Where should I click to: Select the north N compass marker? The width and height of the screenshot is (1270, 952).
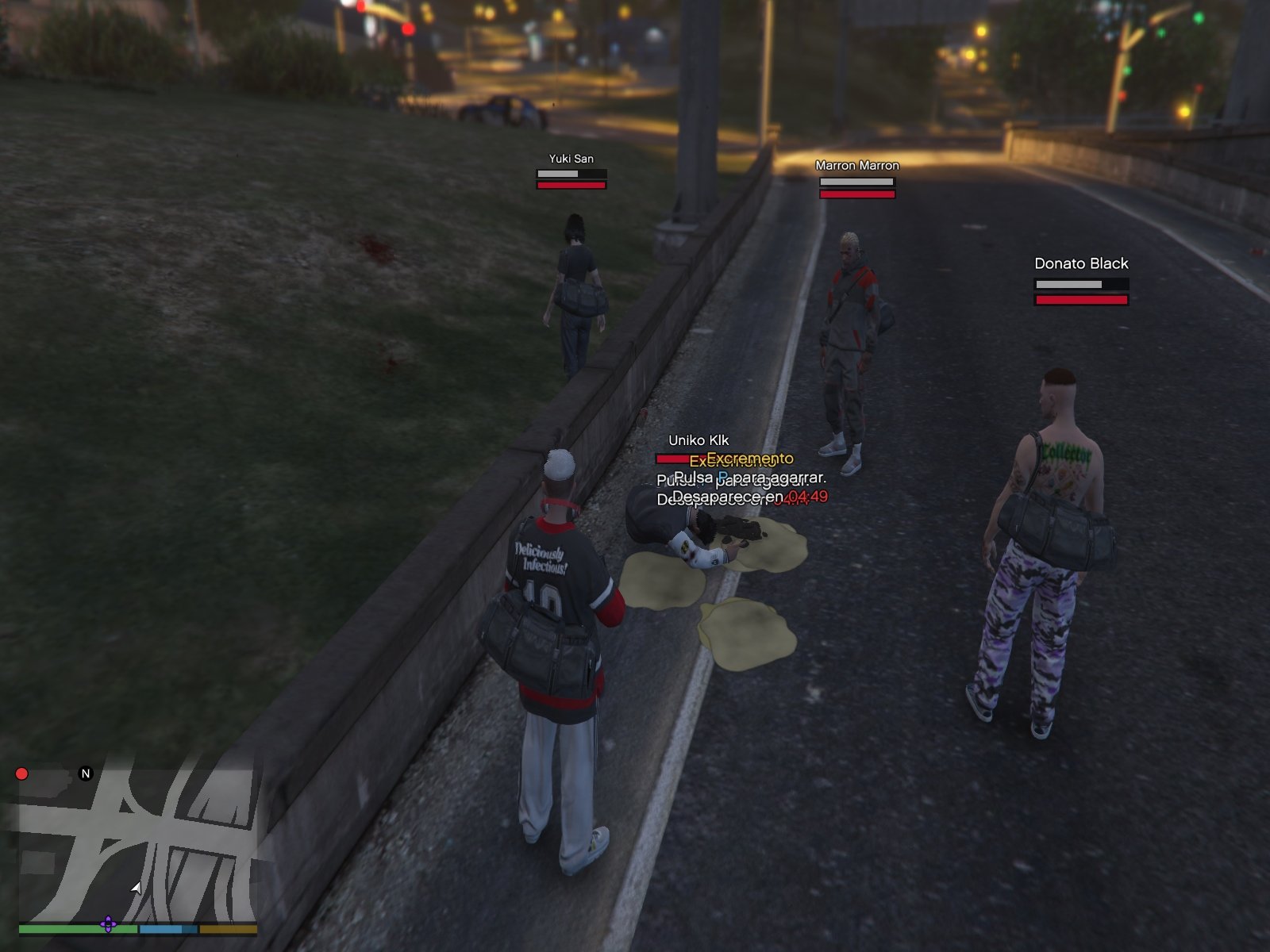86,773
